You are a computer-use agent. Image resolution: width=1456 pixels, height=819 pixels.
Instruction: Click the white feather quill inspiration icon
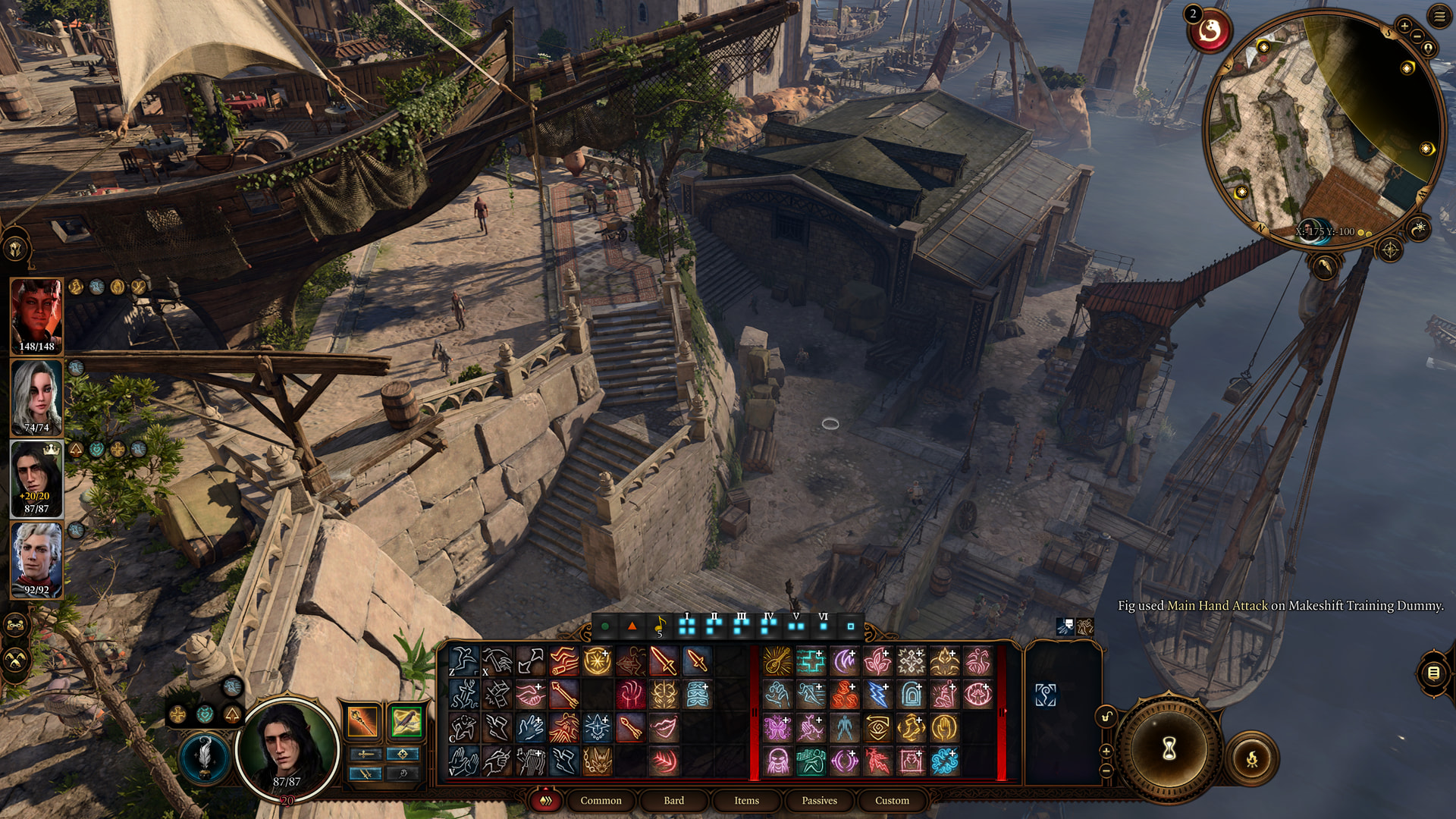coord(204,756)
